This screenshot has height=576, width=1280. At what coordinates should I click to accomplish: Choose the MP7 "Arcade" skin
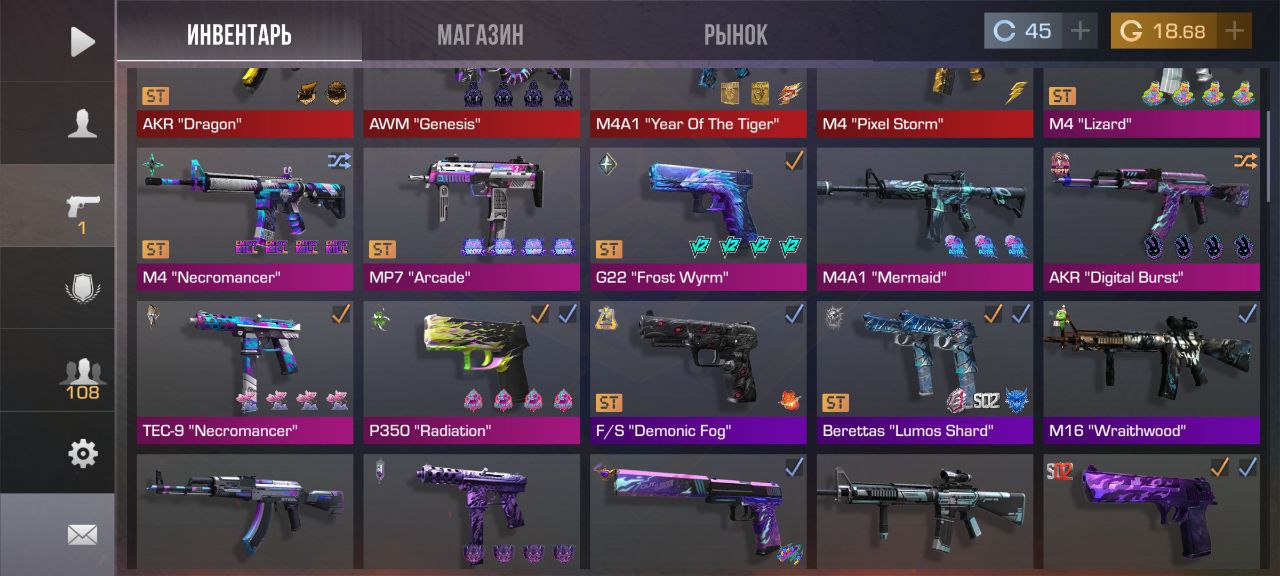(x=471, y=219)
